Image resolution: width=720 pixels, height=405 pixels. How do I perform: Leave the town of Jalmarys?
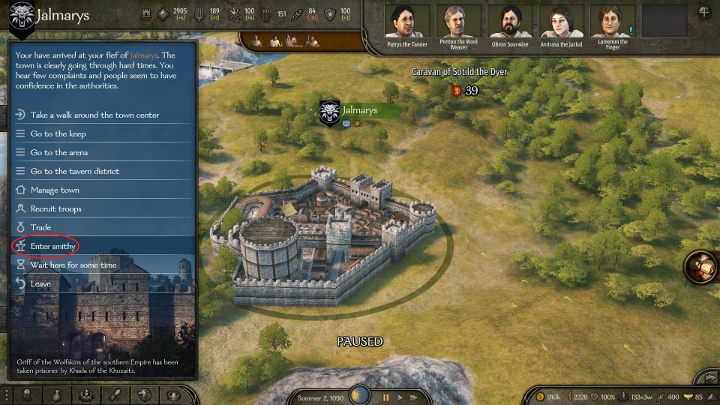tap(41, 284)
